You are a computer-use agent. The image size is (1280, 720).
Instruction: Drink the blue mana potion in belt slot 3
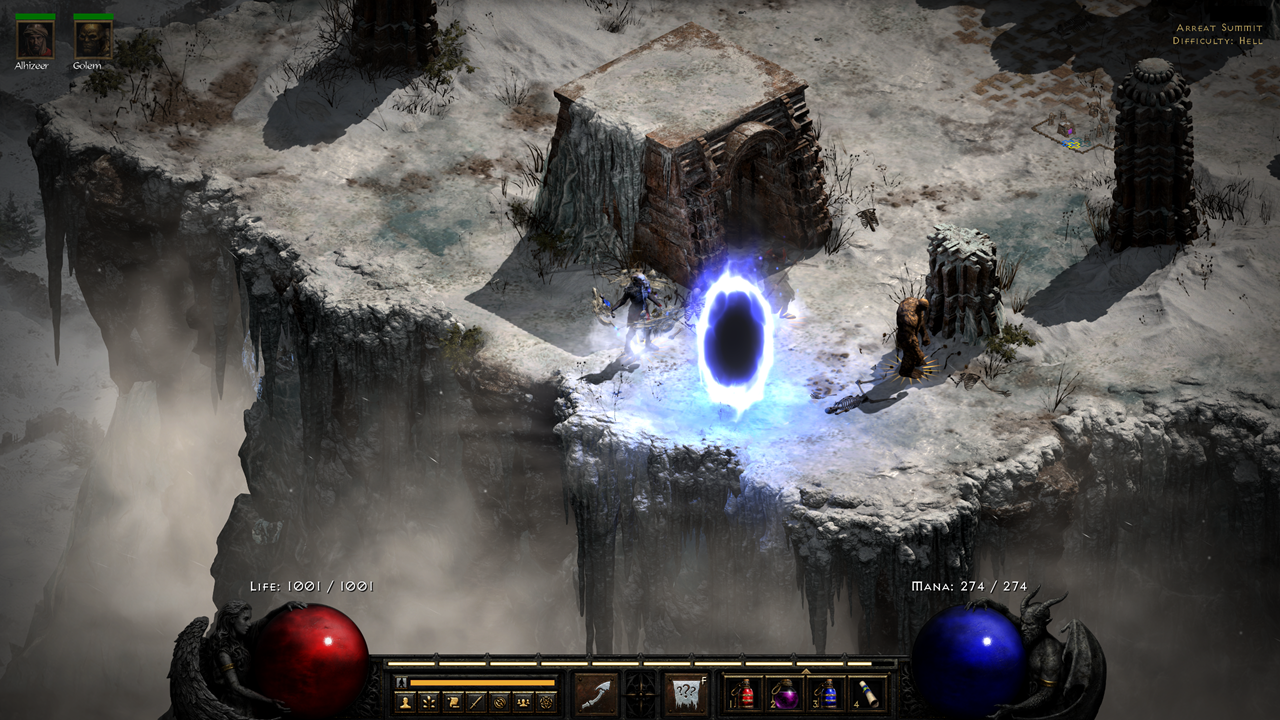[x=827, y=694]
